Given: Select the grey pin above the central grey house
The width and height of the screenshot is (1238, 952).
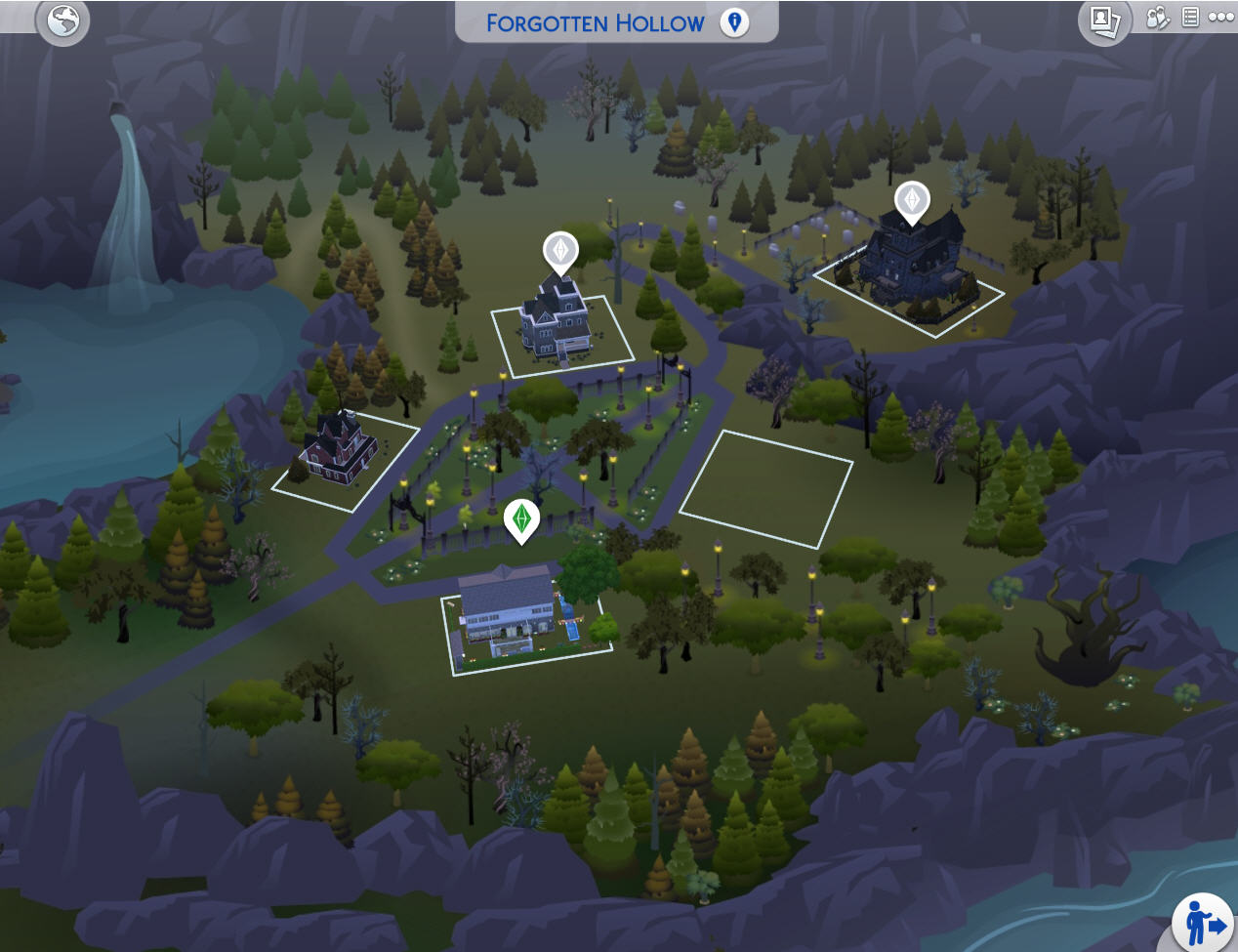Looking at the screenshot, I should pyautogui.click(x=560, y=251).
